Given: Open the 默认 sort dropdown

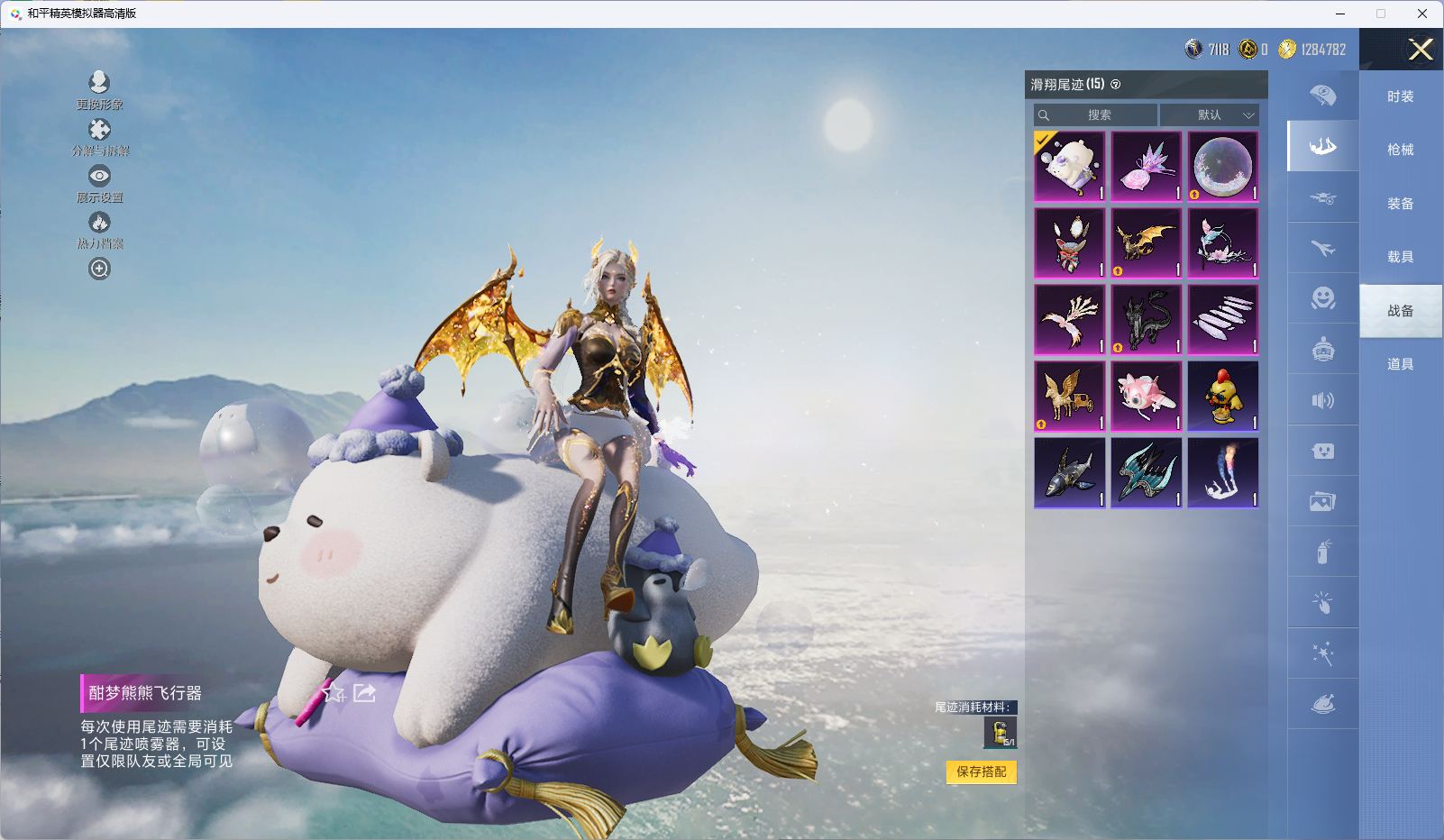Looking at the screenshot, I should pyautogui.click(x=1210, y=115).
